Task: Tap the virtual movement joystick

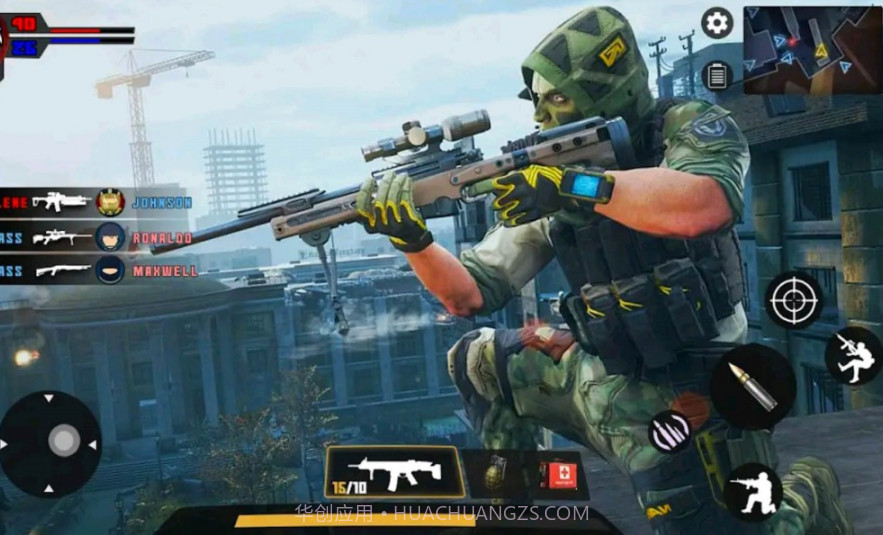Action: tap(62, 441)
